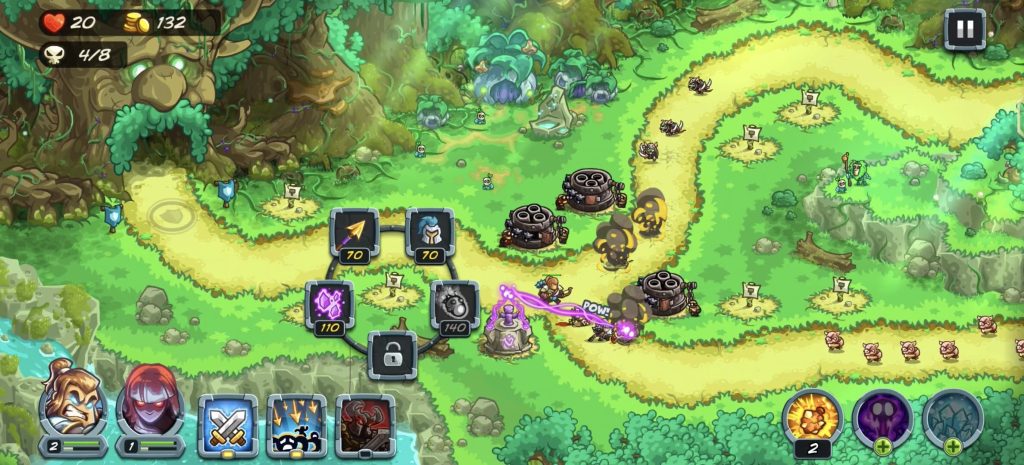
Task: Choose the bomb artillery tower costing 140
Action: [x=454, y=305]
